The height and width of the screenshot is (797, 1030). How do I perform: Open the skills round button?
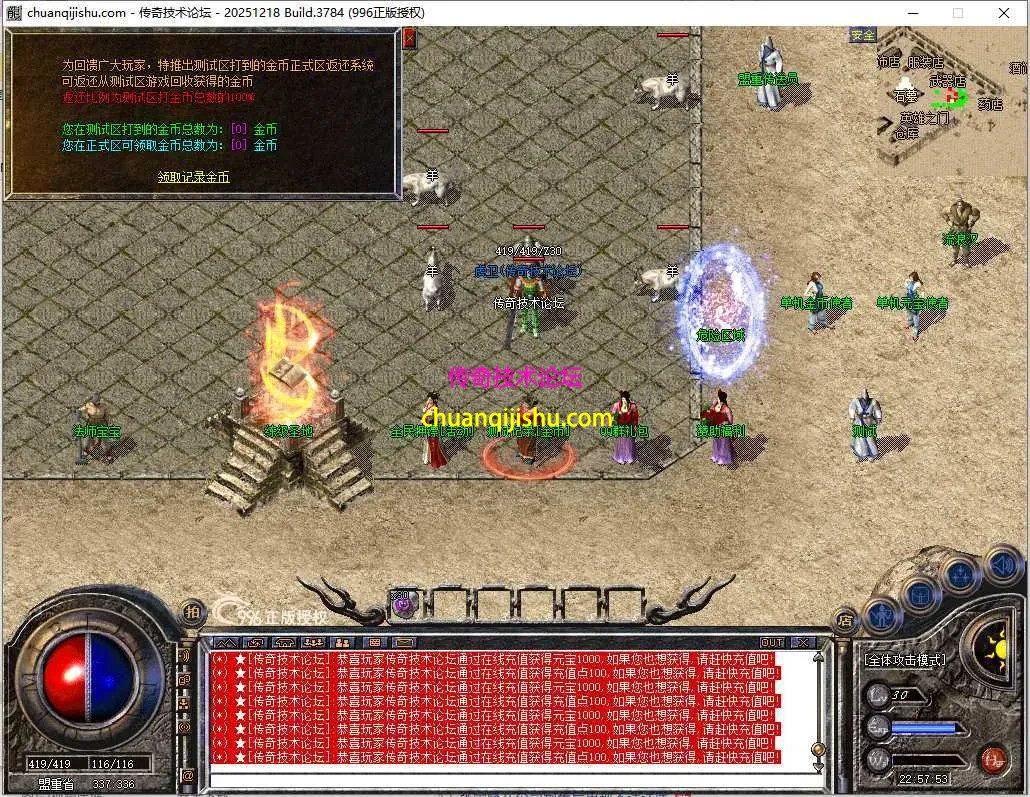tap(961, 574)
